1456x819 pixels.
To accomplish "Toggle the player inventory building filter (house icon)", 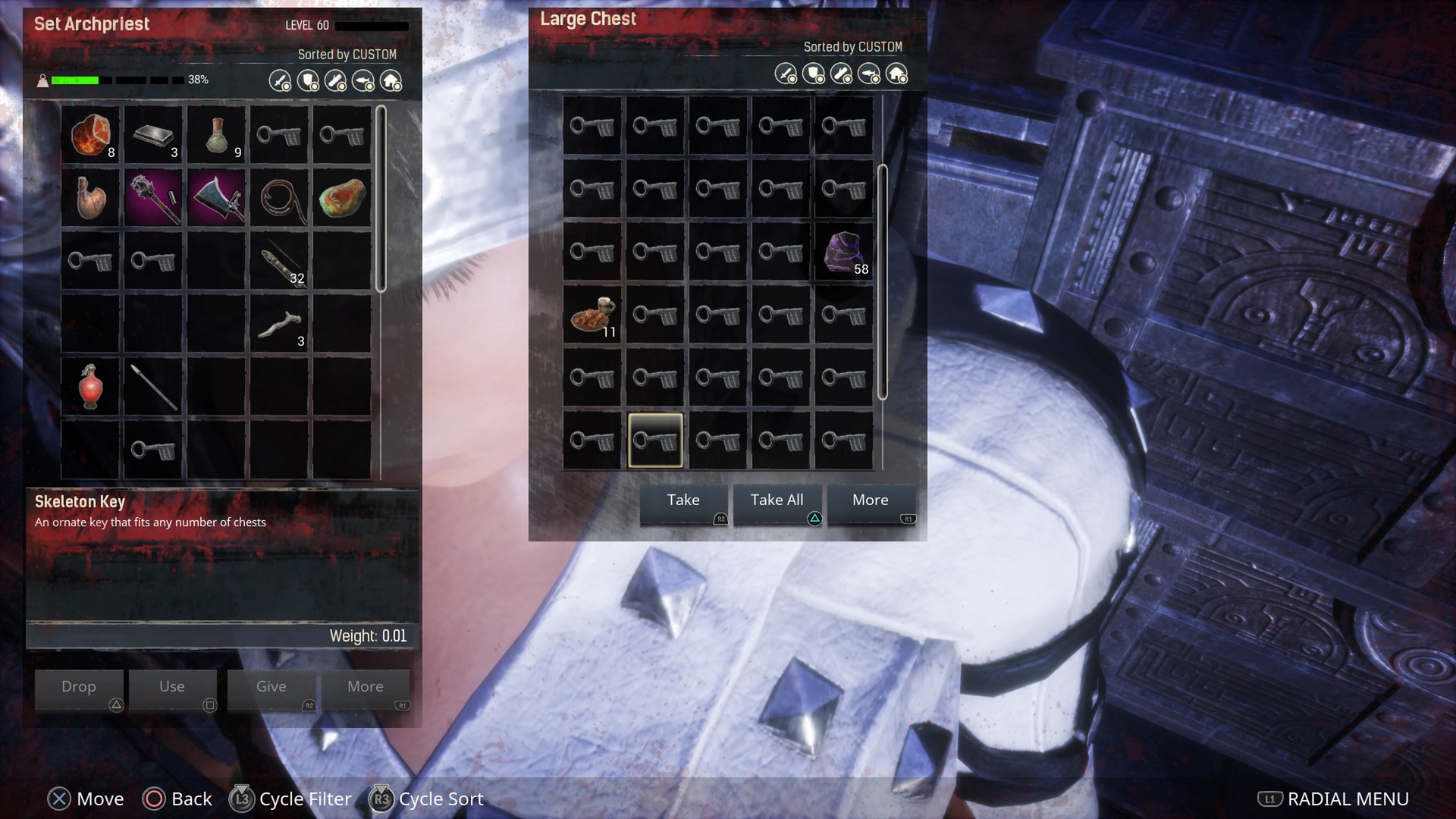I will point(391,81).
